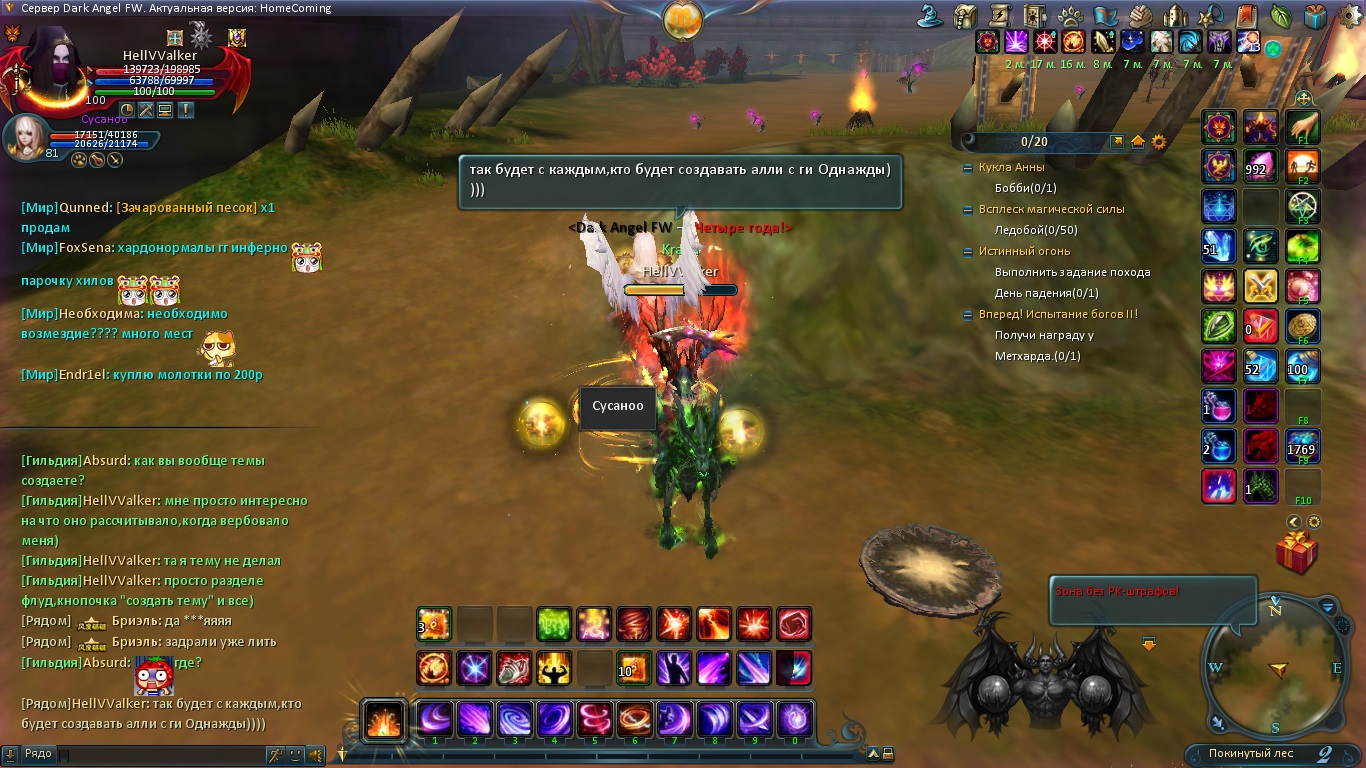Open the blue gift box icon in top bar

pos(1315,16)
